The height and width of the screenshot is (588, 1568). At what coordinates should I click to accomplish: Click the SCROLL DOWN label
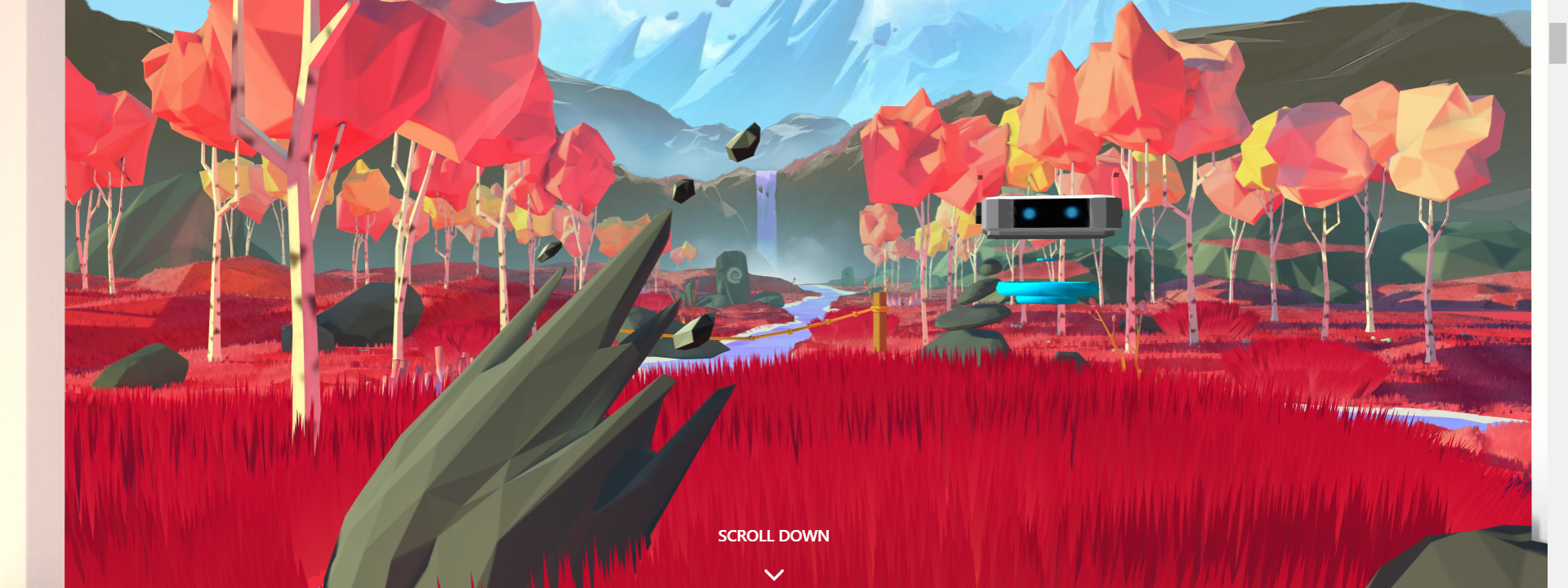pos(773,537)
